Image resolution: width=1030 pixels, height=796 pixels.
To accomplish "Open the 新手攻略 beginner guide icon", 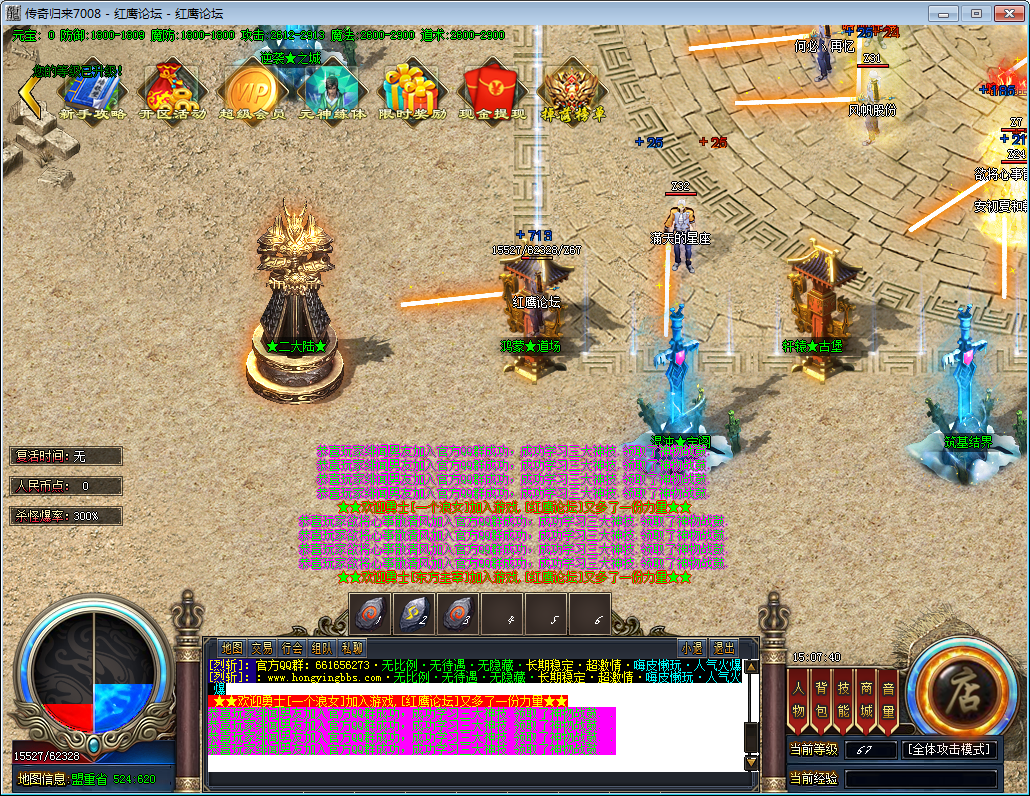I will [92, 92].
